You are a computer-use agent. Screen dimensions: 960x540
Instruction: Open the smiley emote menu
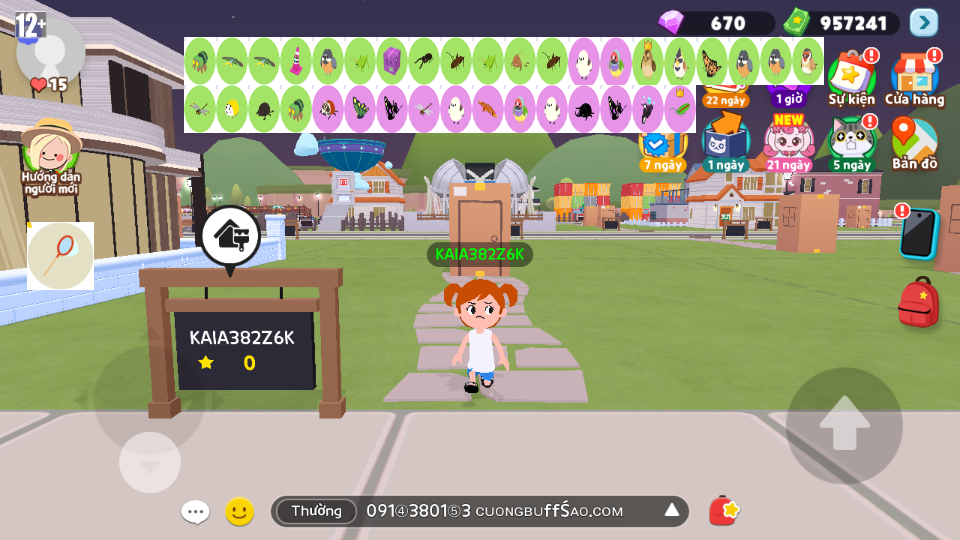tap(239, 512)
